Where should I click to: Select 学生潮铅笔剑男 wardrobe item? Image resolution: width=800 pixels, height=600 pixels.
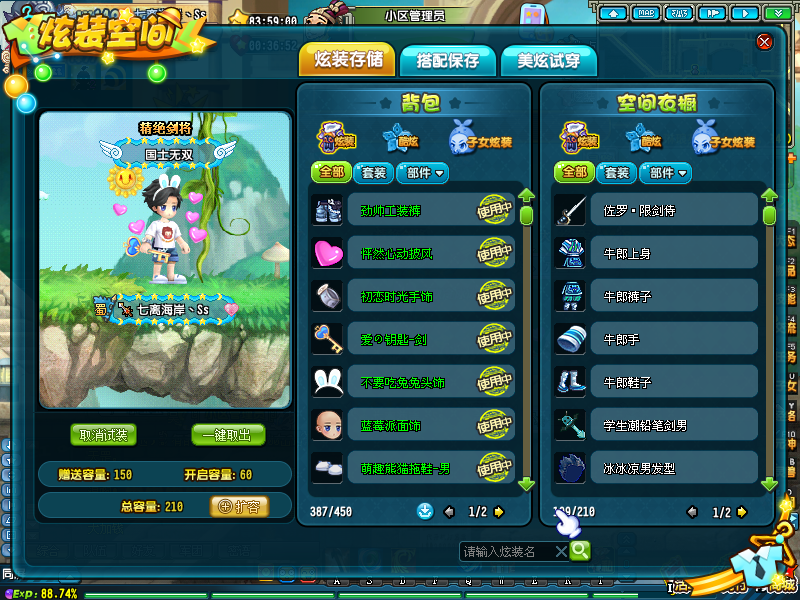(x=656, y=425)
